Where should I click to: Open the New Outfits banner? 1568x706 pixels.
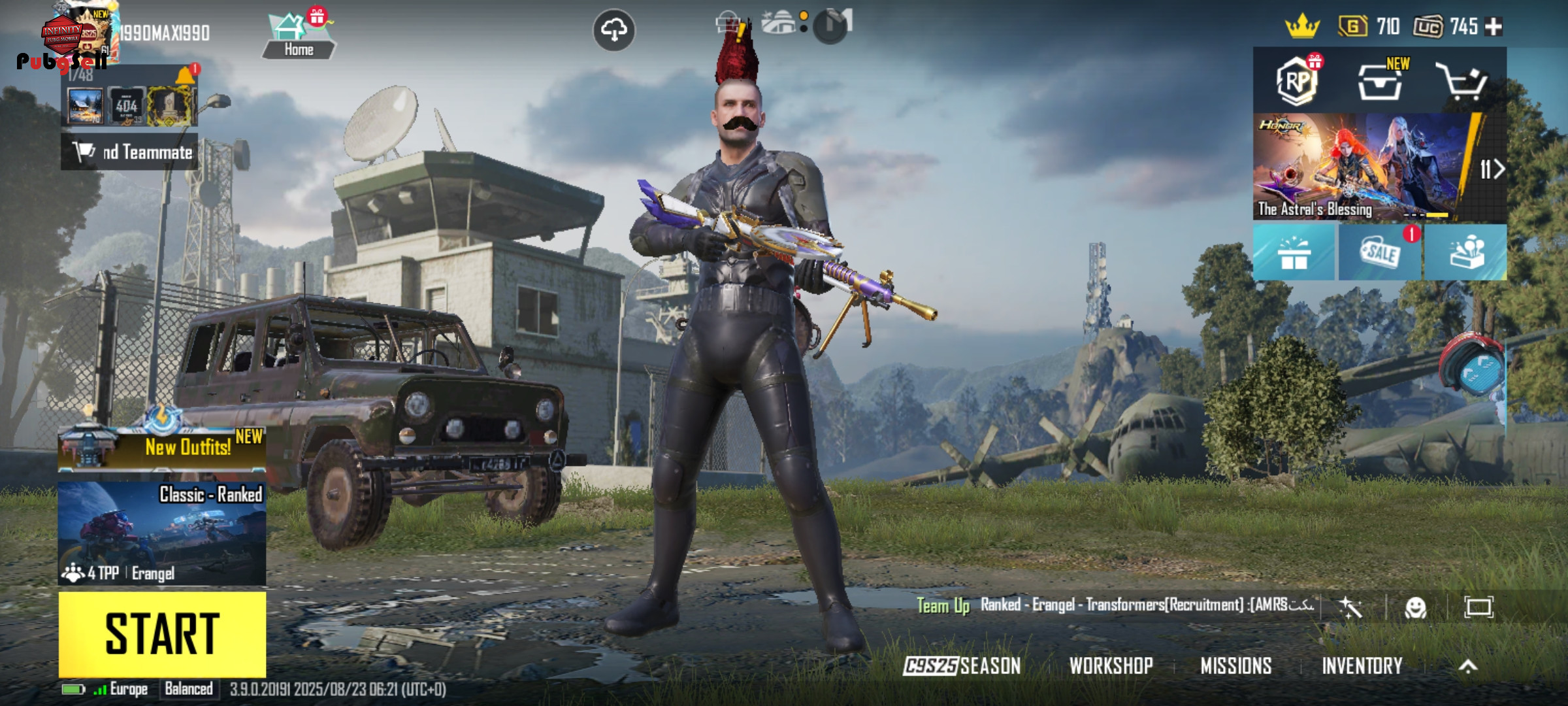(162, 448)
